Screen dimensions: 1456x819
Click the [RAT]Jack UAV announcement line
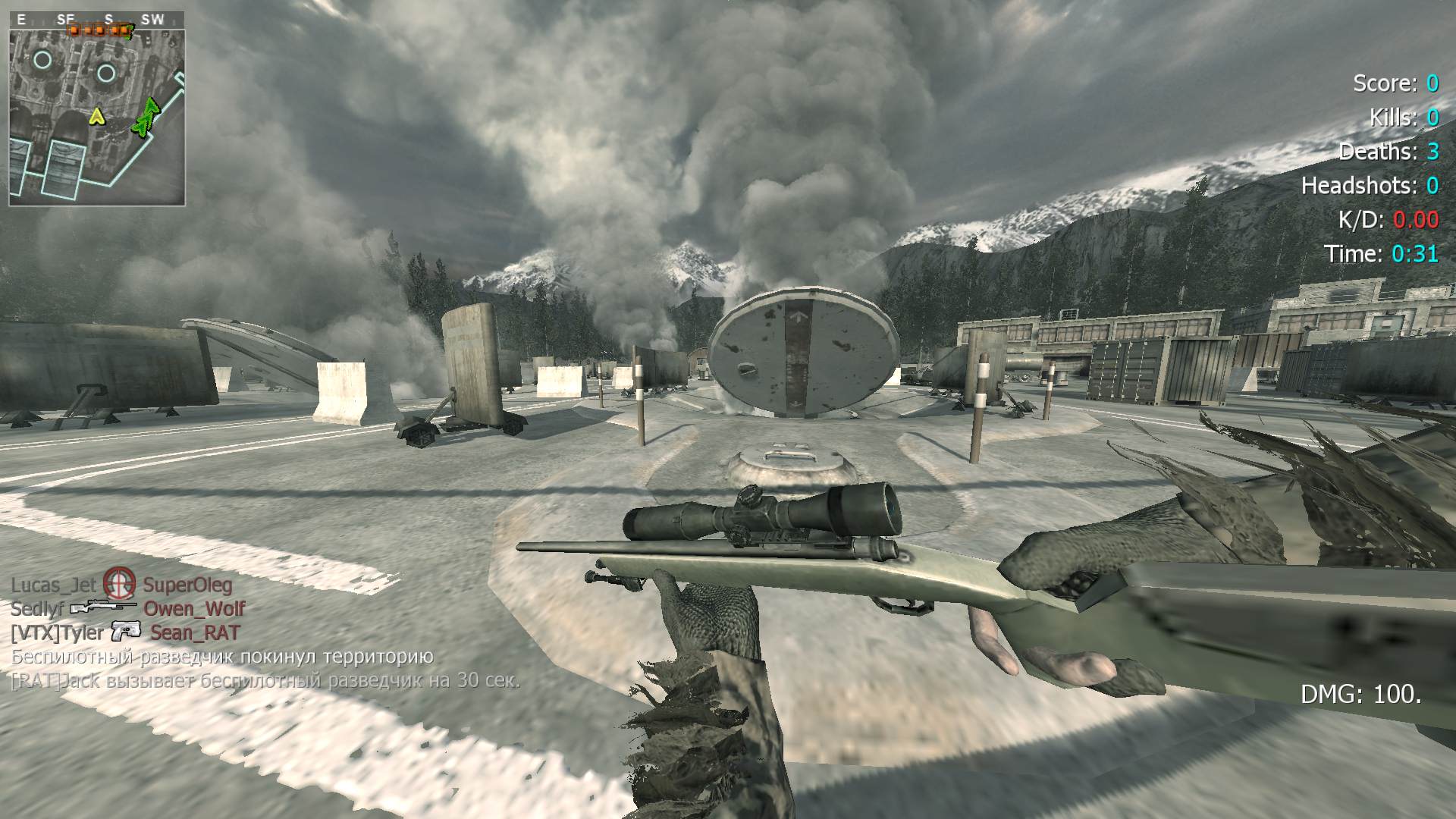(265, 680)
